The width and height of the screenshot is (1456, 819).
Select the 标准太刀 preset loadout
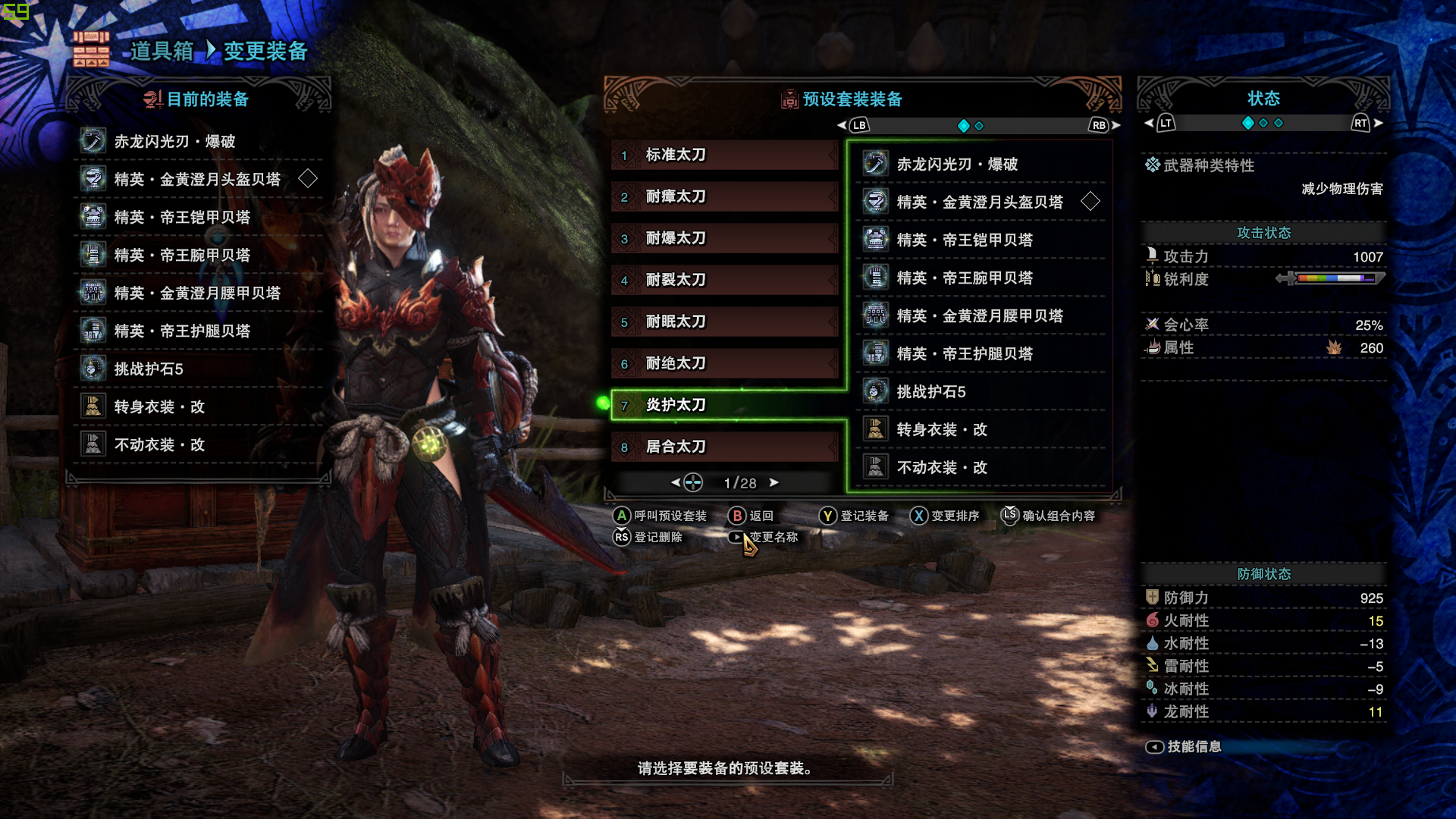point(724,155)
